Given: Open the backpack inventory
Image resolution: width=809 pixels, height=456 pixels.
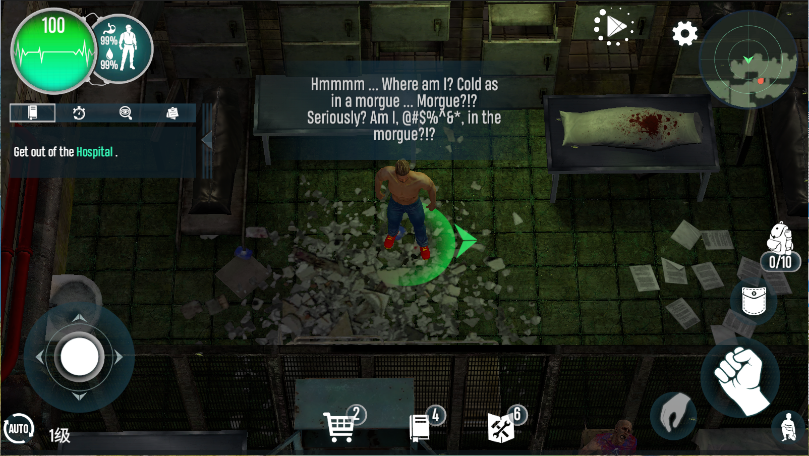Looking at the screenshot, I should click(780, 243).
